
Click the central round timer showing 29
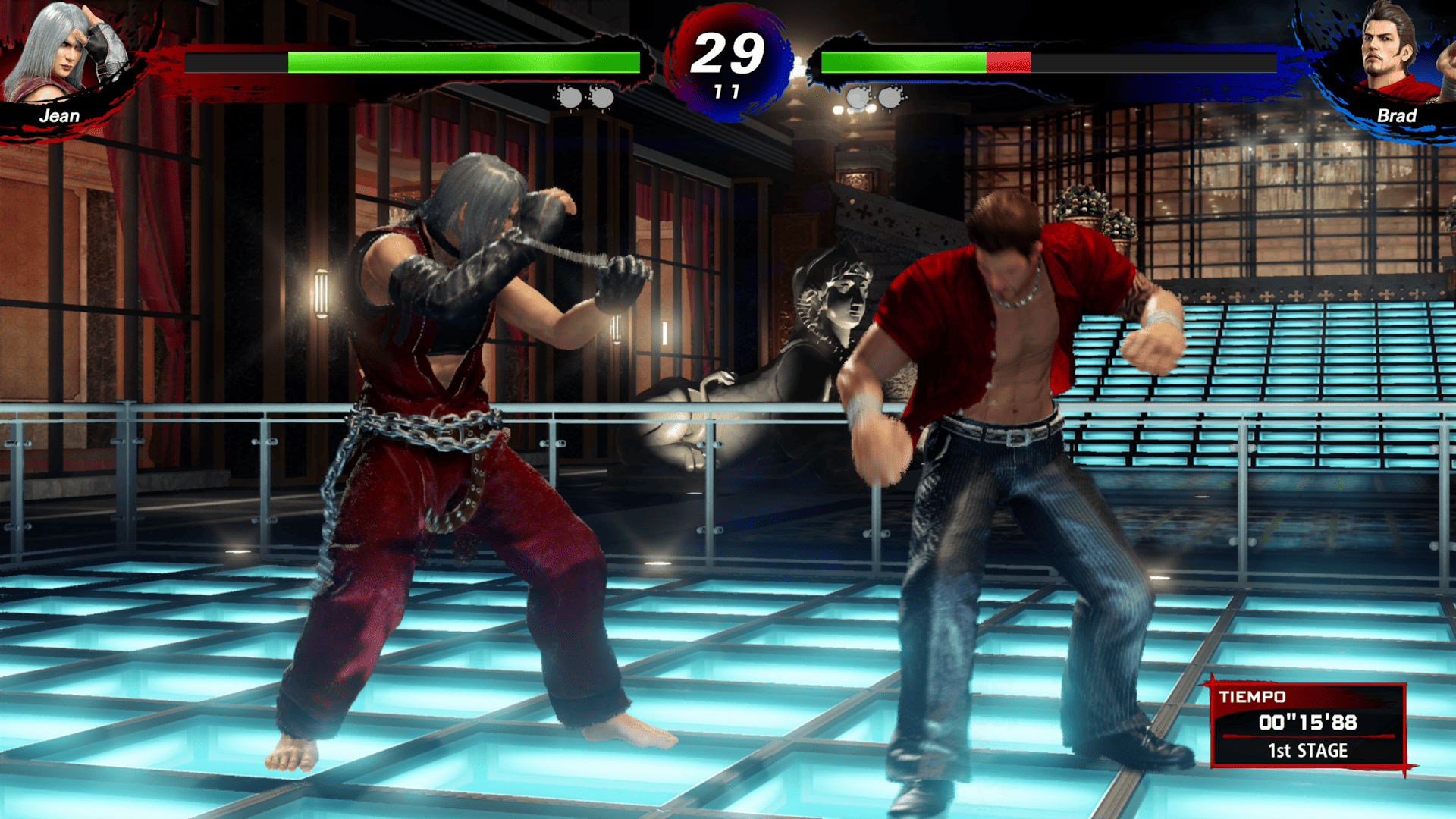[726, 53]
